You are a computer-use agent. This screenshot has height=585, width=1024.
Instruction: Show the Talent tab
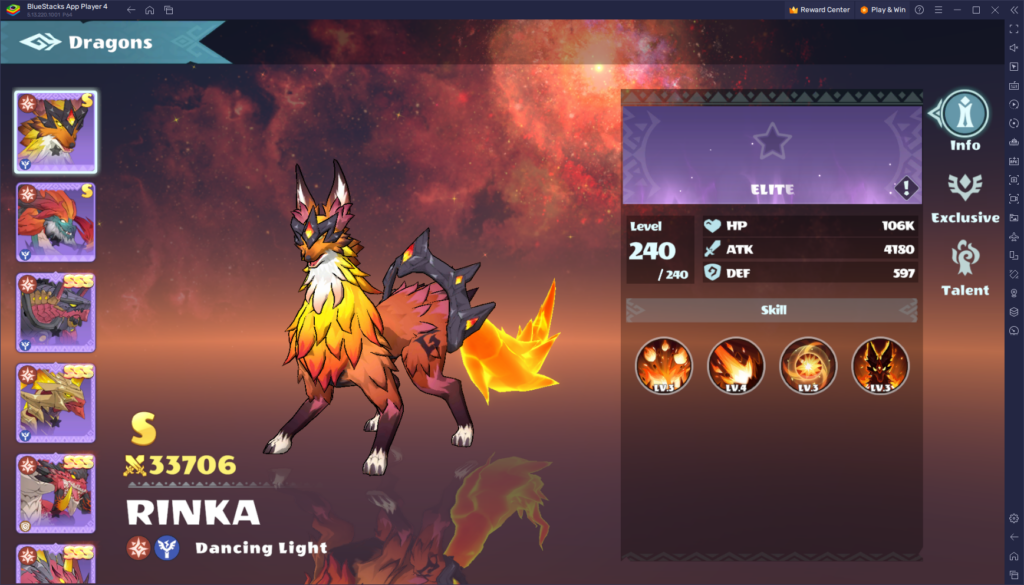pyautogui.click(x=965, y=267)
